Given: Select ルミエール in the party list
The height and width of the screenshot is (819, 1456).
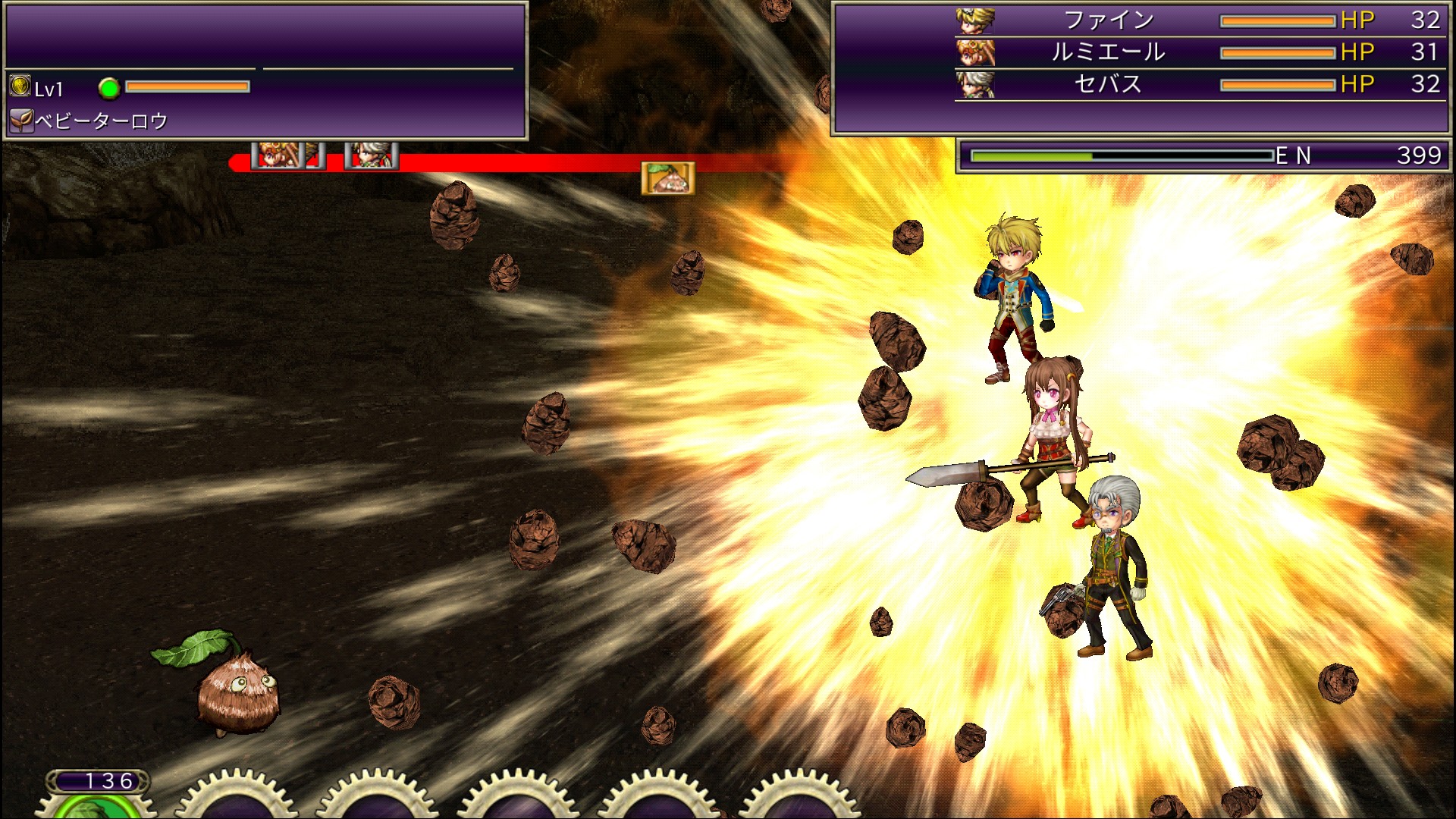Looking at the screenshot, I should pyautogui.click(x=1107, y=52).
